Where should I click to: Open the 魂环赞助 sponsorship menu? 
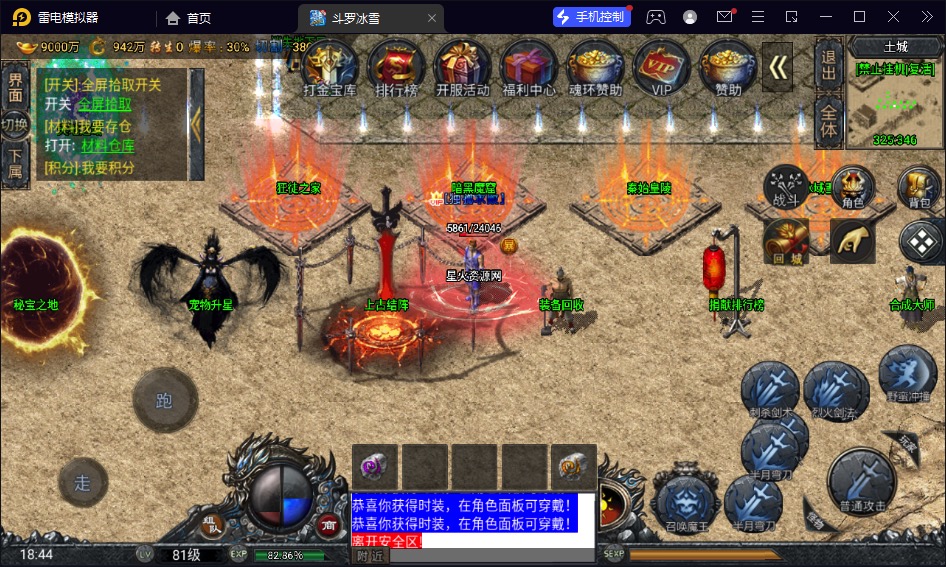pyautogui.click(x=595, y=67)
